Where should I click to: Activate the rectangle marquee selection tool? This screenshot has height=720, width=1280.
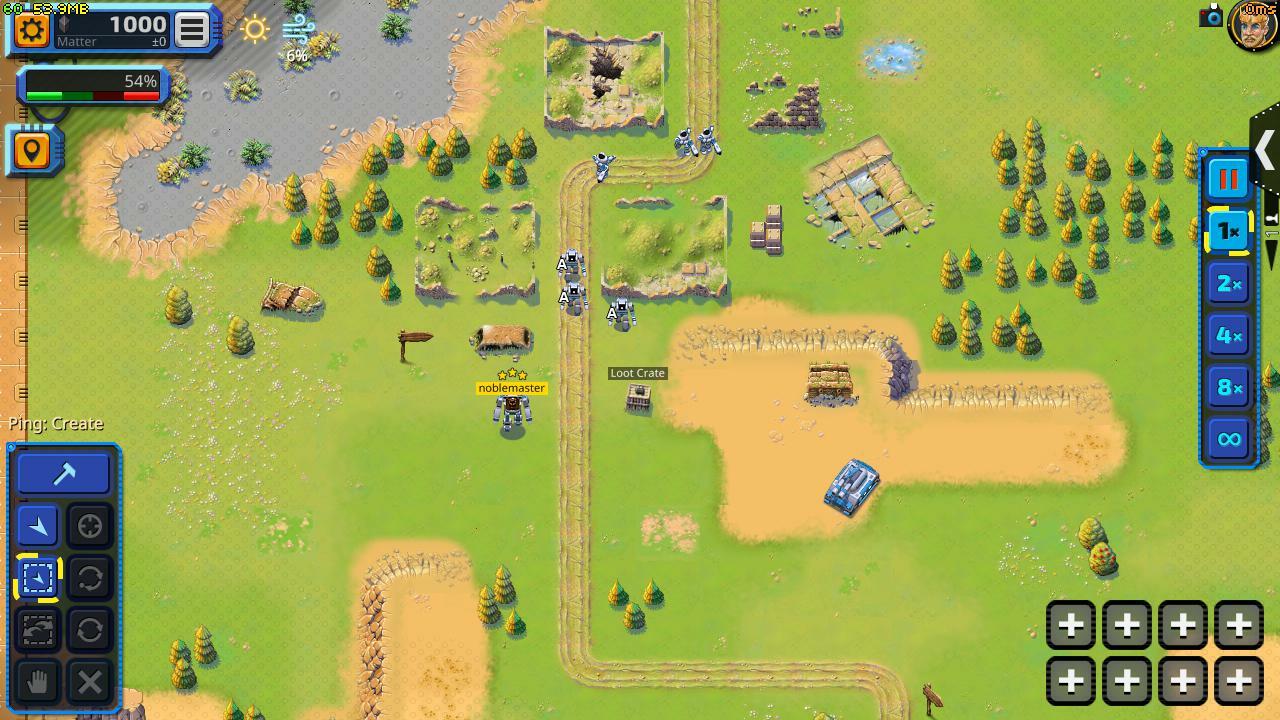37,577
